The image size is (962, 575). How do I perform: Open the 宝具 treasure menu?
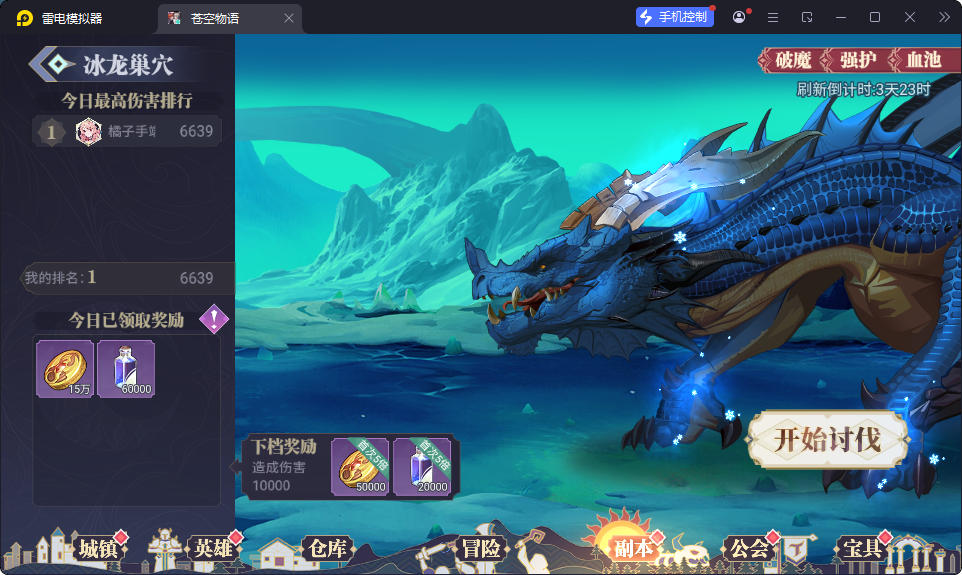tap(861, 548)
